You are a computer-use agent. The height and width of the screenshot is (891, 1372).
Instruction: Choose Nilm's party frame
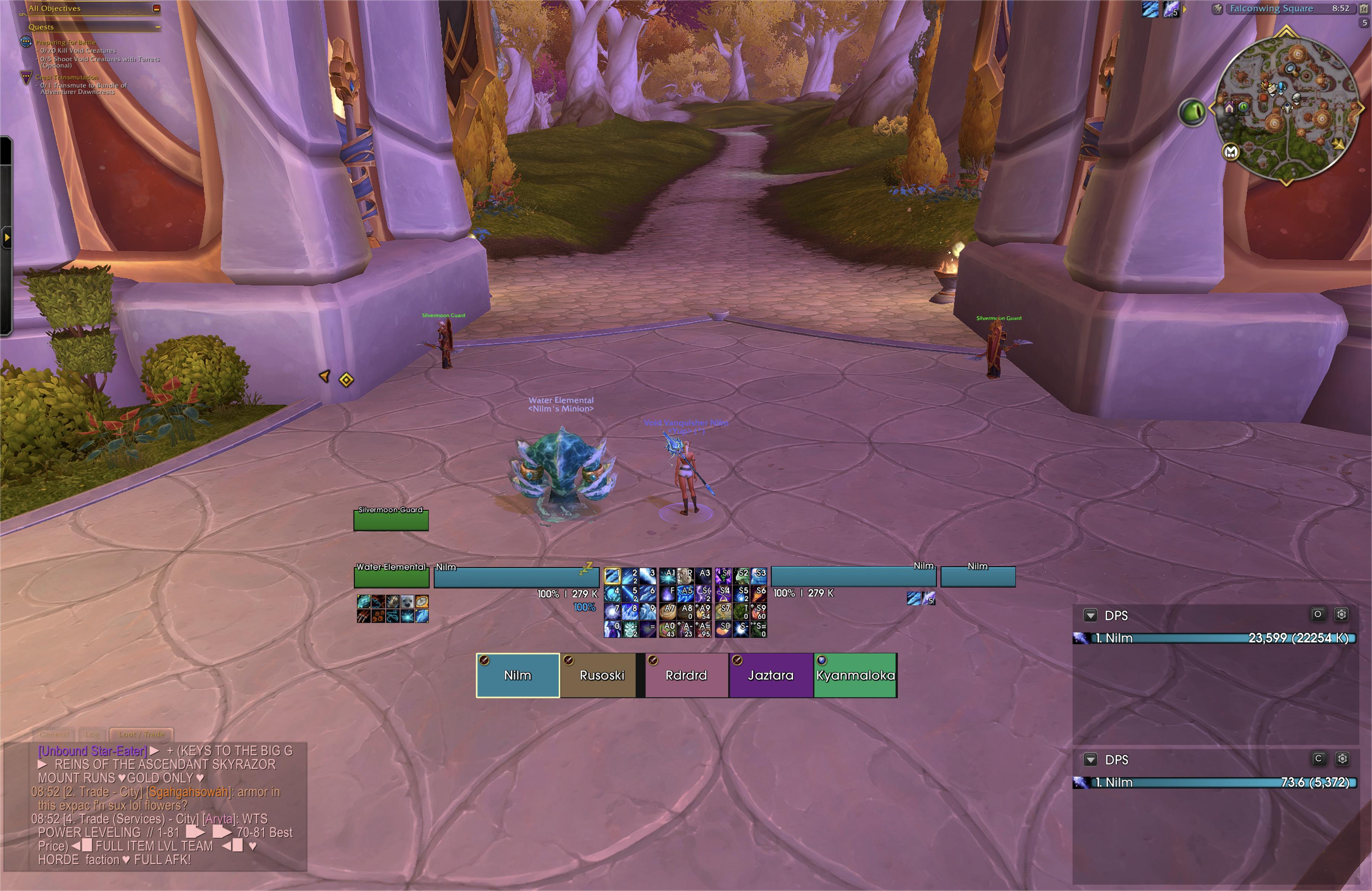(x=517, y=675)
